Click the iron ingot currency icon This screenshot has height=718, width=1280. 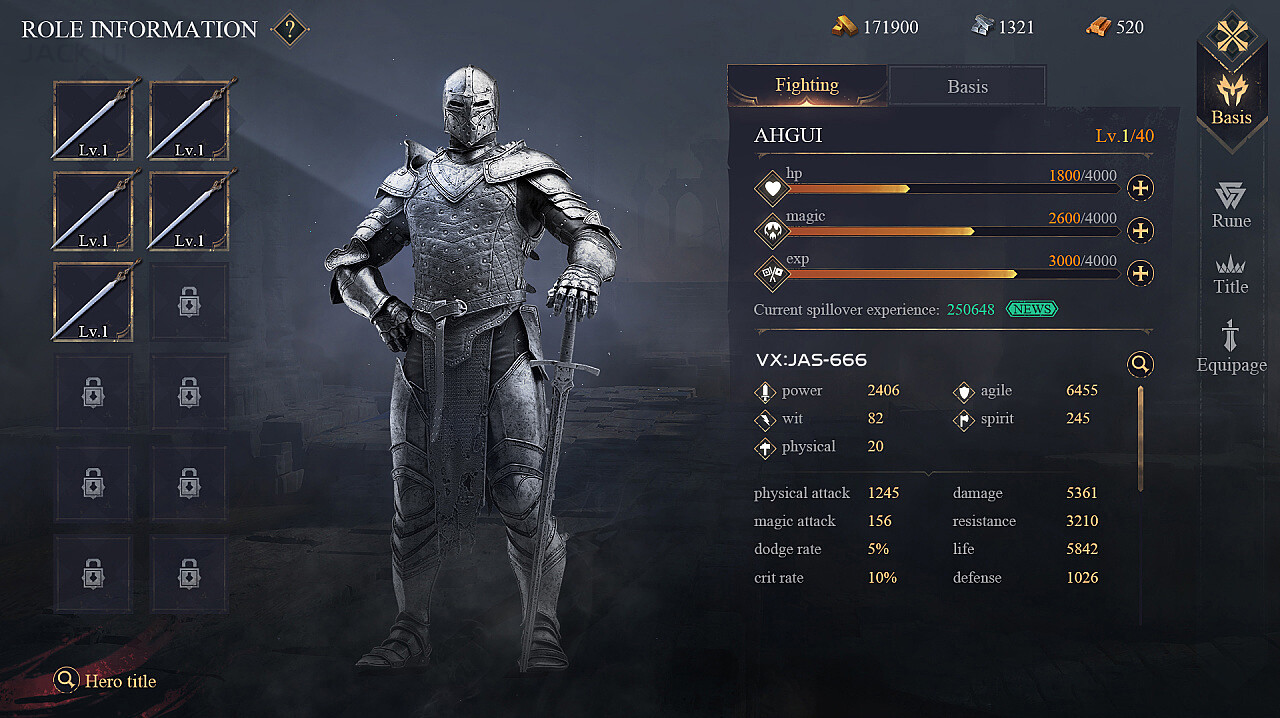click(981, 27)
